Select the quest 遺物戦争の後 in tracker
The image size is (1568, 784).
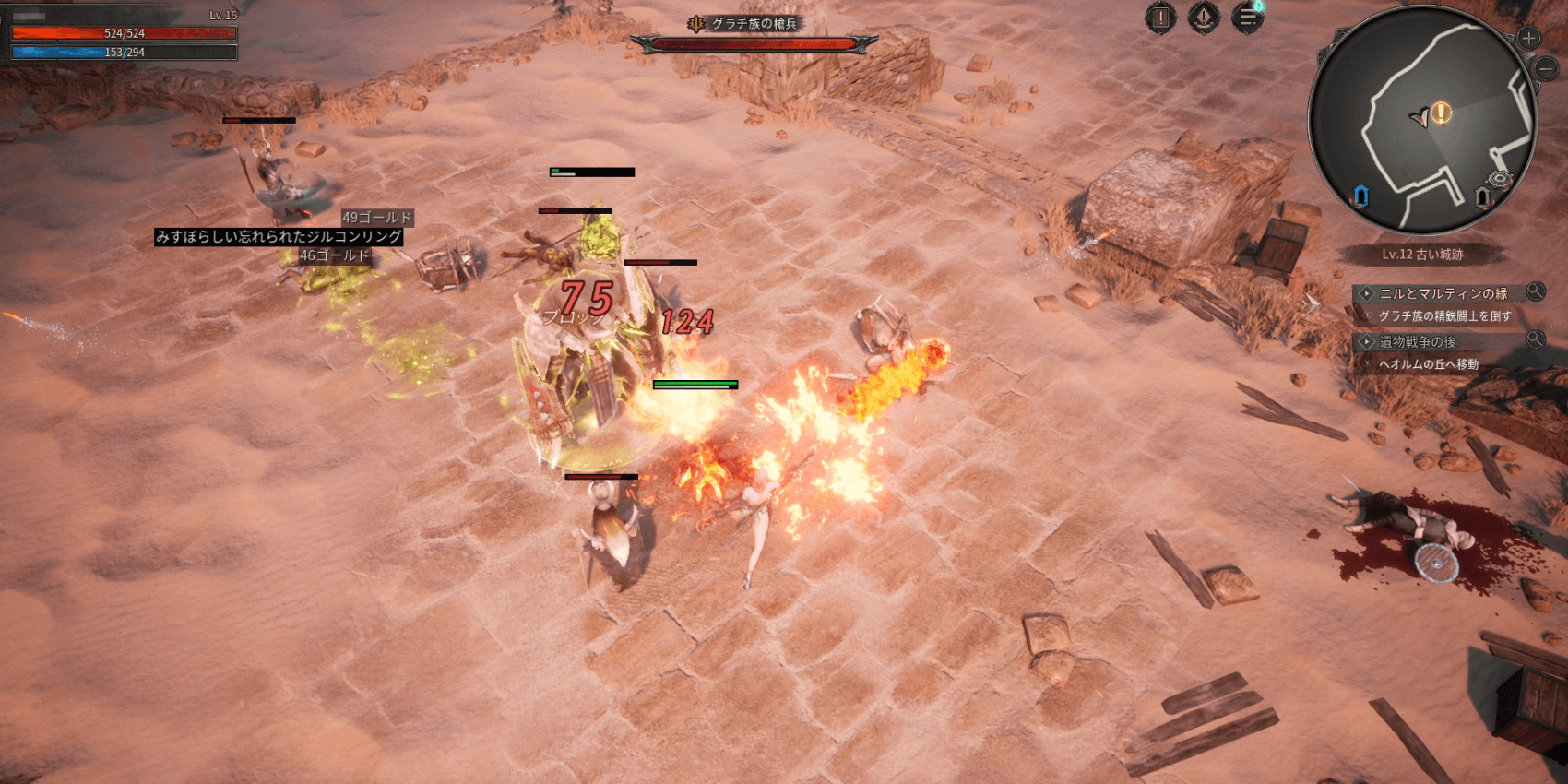(x=1418, y=341)
